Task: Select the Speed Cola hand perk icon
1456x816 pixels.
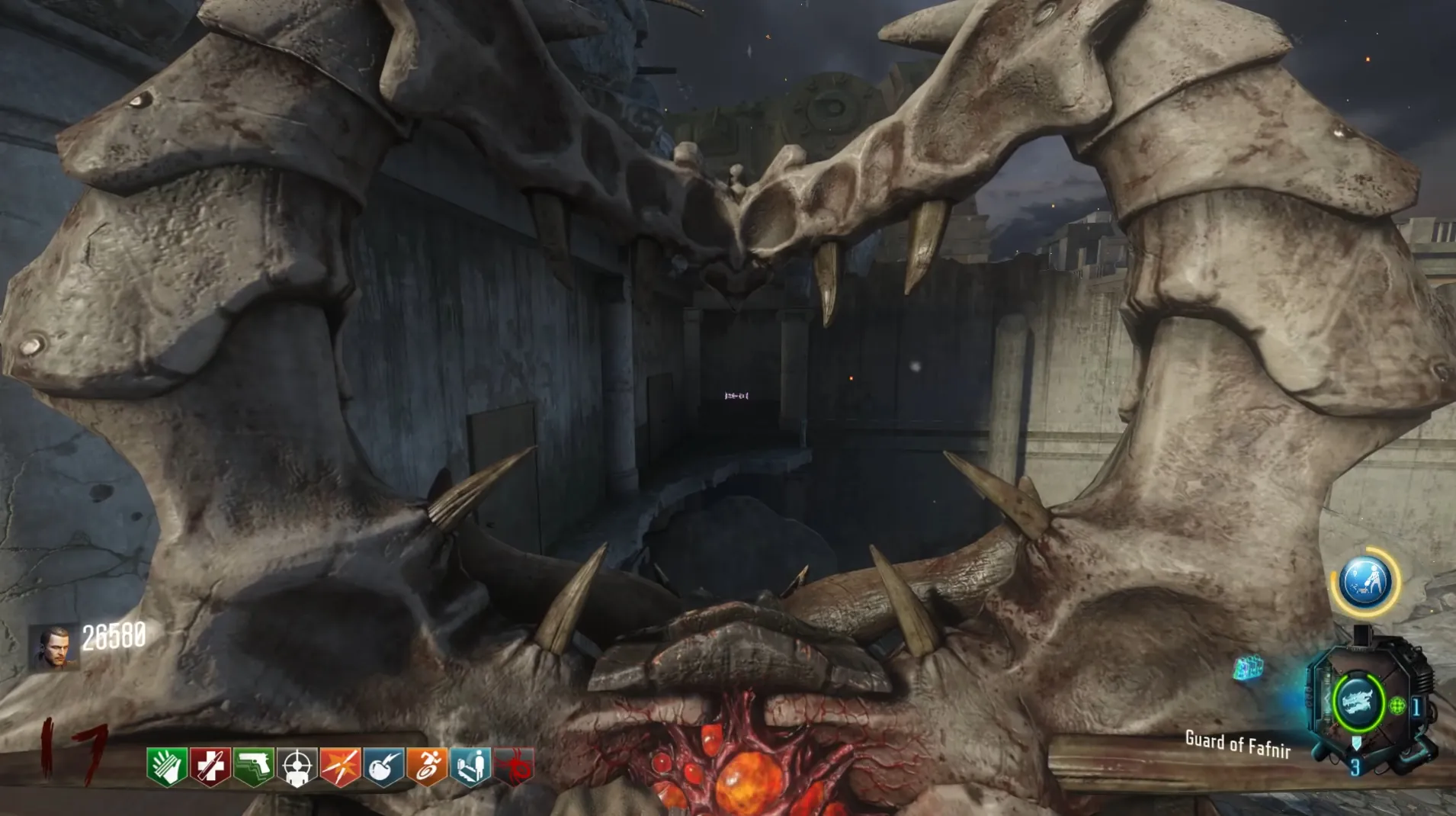Action: coord(167,766)
